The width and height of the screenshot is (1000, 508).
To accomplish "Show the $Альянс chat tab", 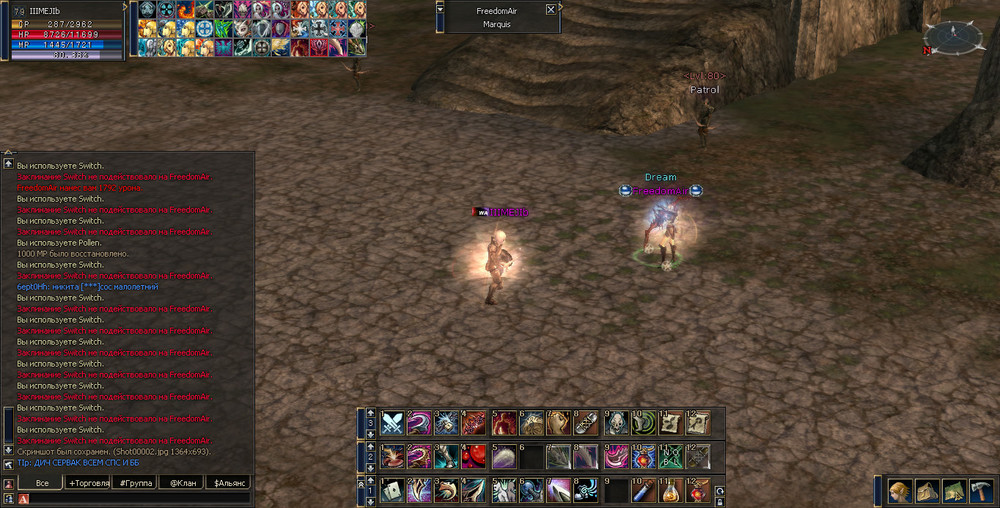I will [227, 483].
